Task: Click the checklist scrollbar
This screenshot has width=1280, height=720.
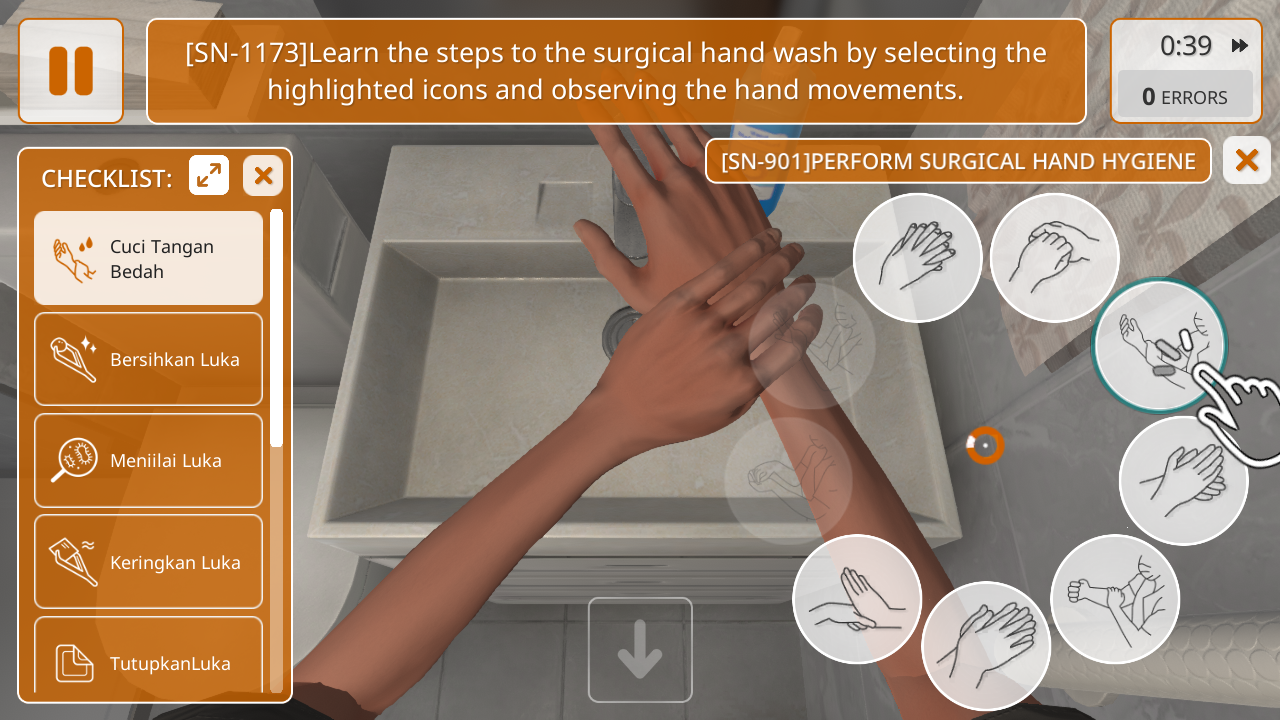Action: click(276, 330)
